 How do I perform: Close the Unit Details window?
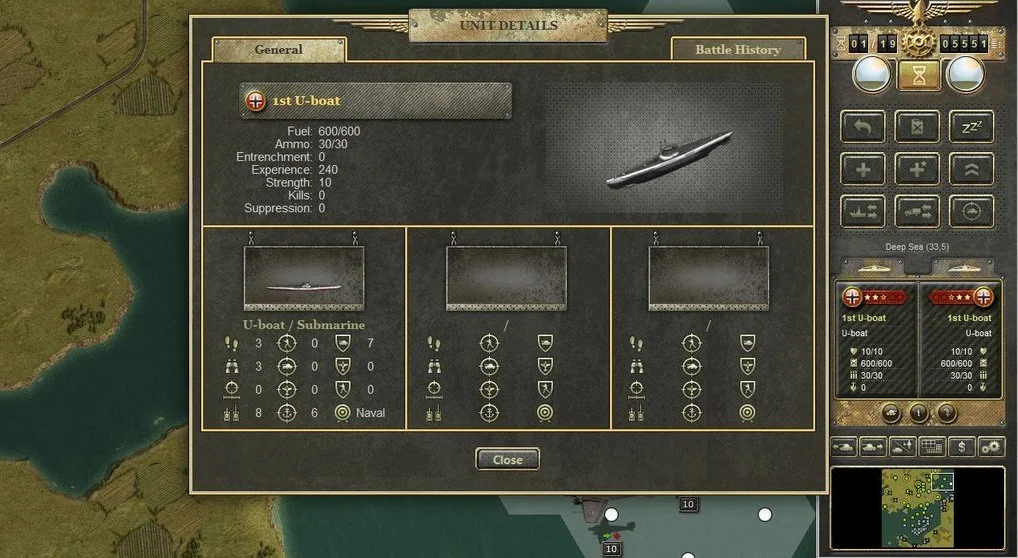click(x=507, y=459)
